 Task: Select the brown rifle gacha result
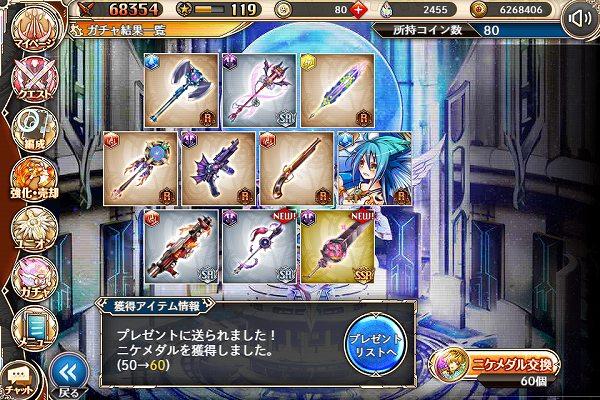coord(297,167)
